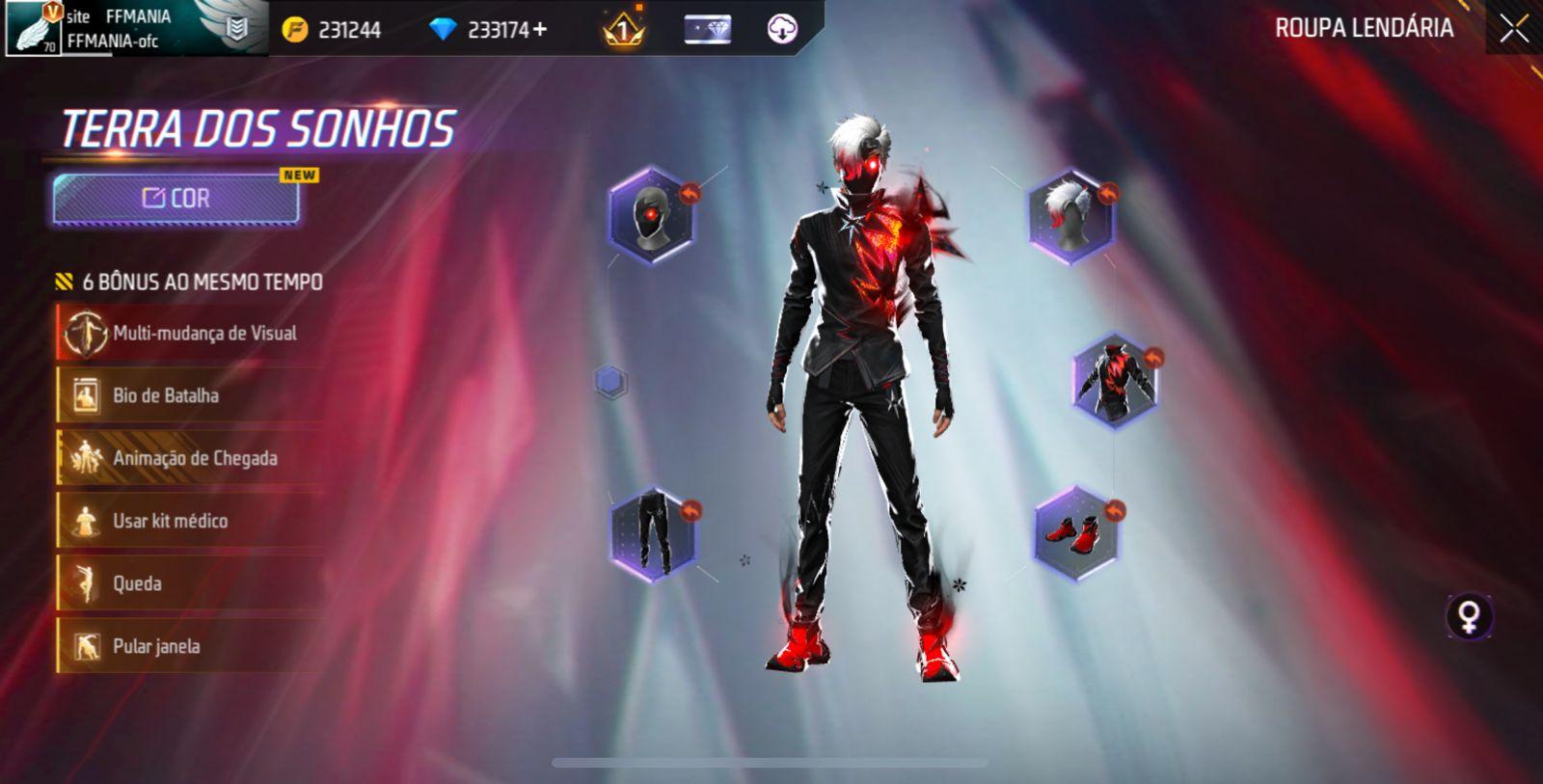Select the black pants slot
Screen dimensions: 1543x784
tap(652, 533)
